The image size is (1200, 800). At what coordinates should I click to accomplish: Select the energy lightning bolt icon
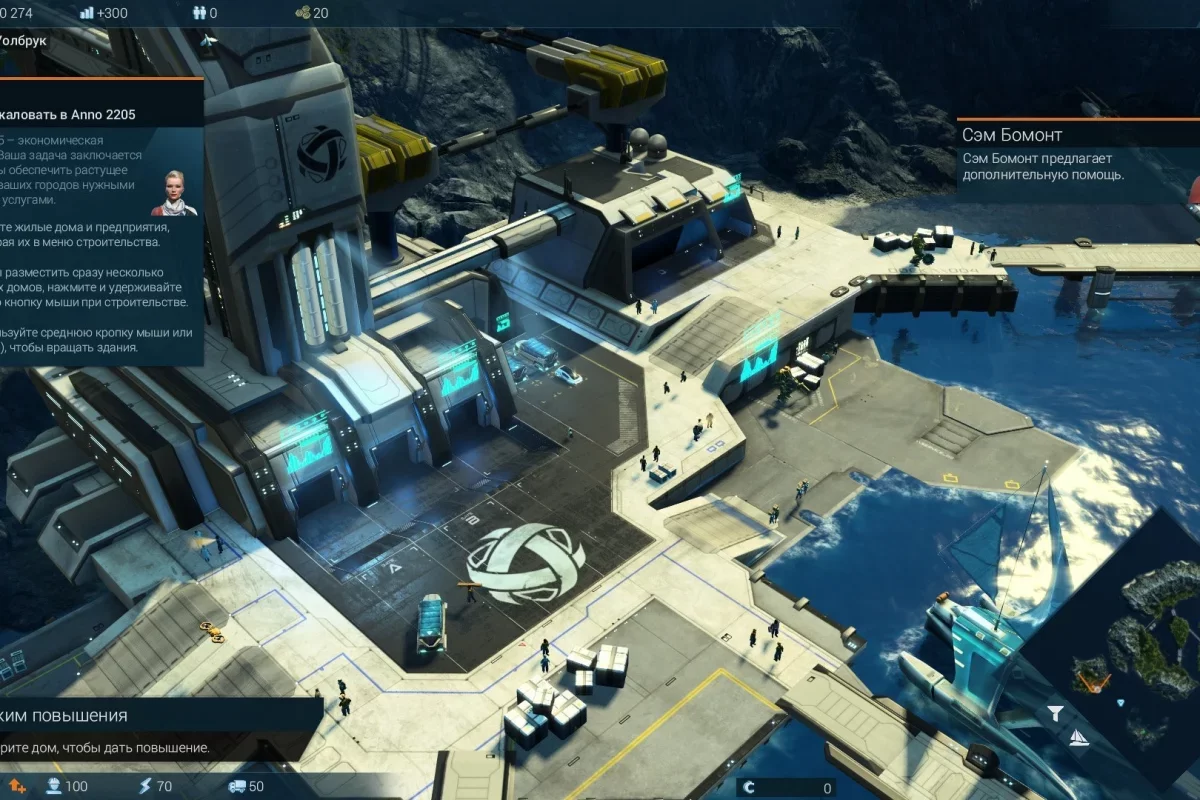tap(143, 786)
